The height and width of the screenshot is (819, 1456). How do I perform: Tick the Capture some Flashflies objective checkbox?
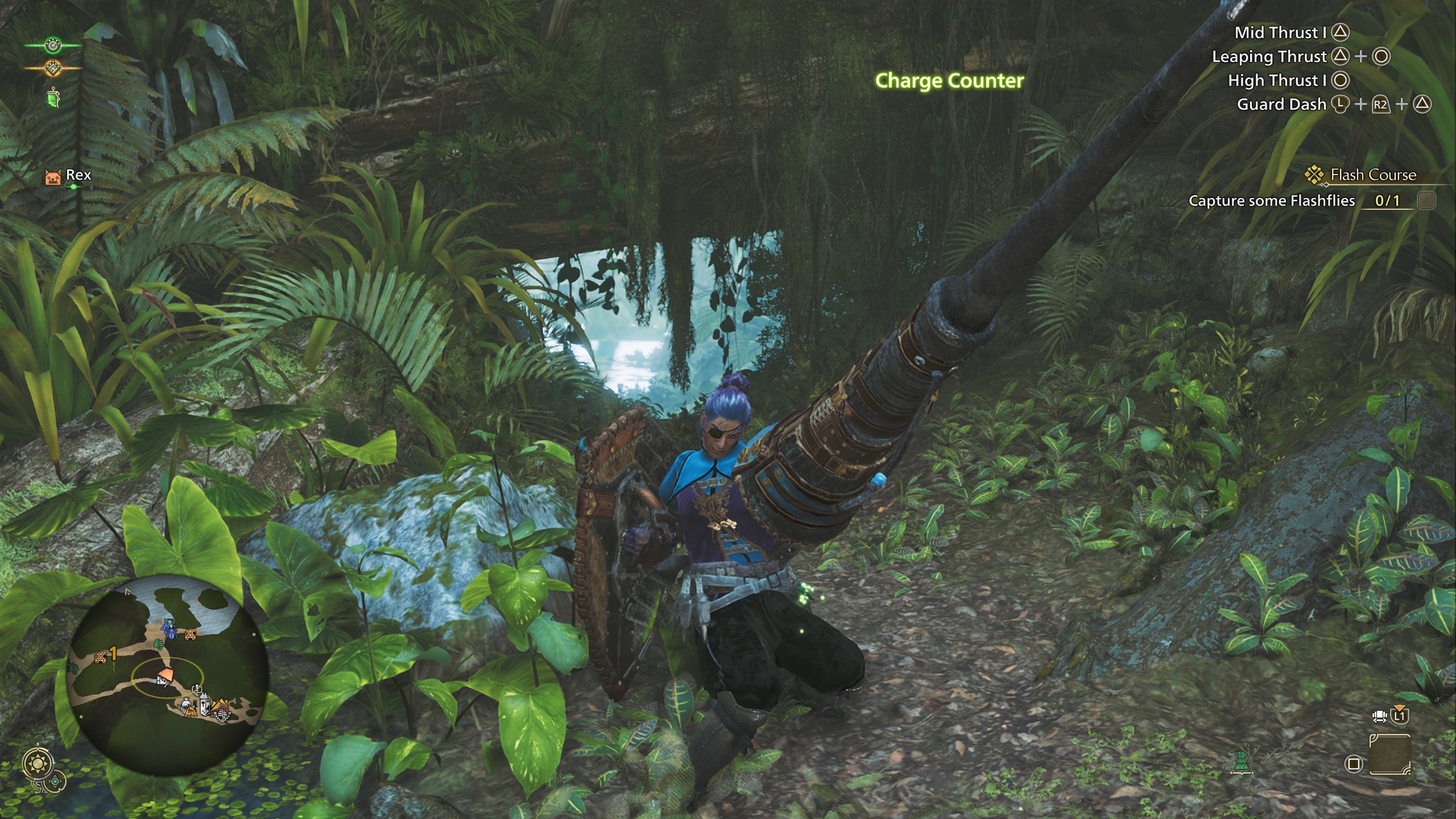click(x=1426, y=200)
